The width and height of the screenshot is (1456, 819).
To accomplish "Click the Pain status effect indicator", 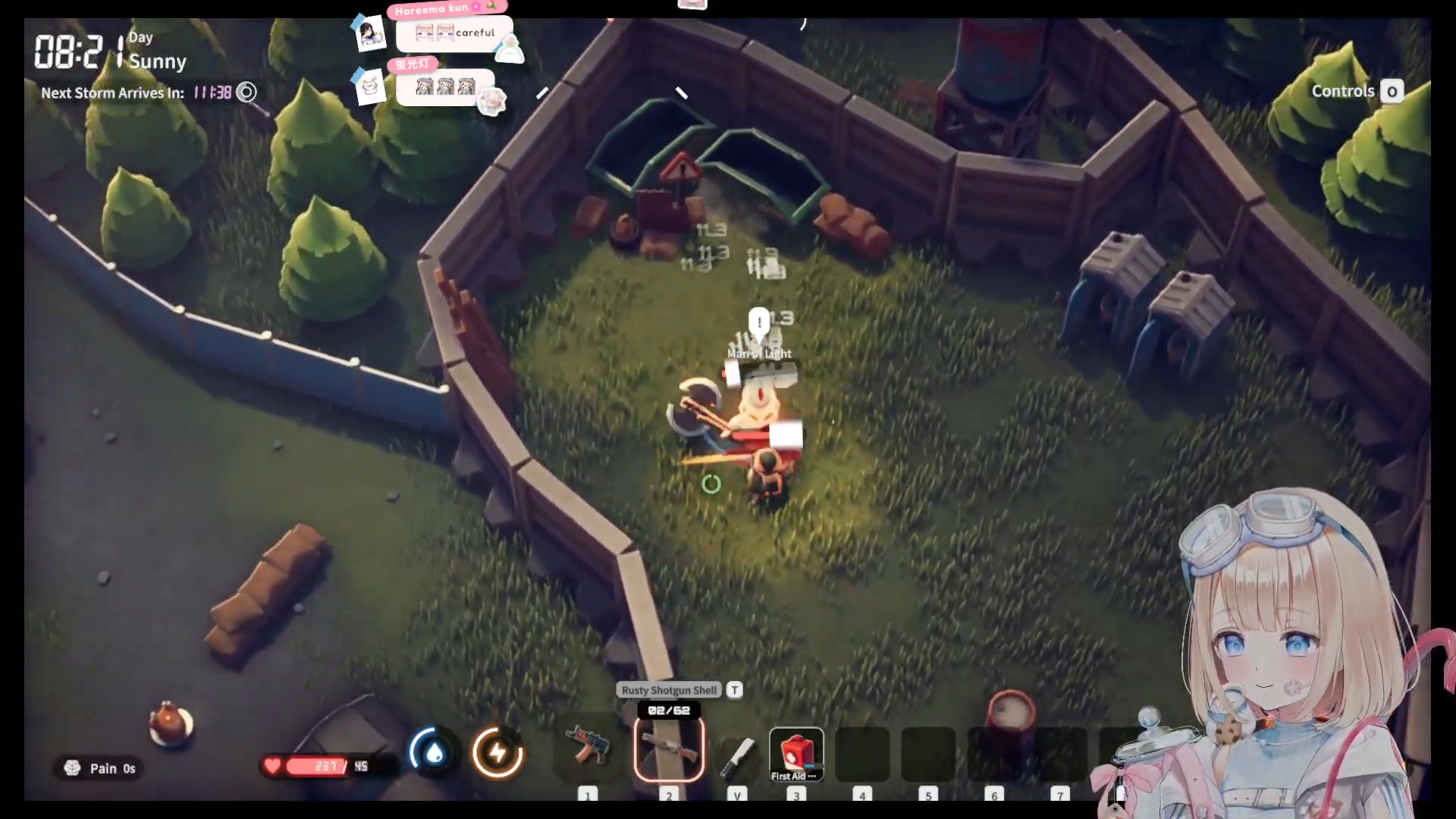I will [x=99, y=768].
